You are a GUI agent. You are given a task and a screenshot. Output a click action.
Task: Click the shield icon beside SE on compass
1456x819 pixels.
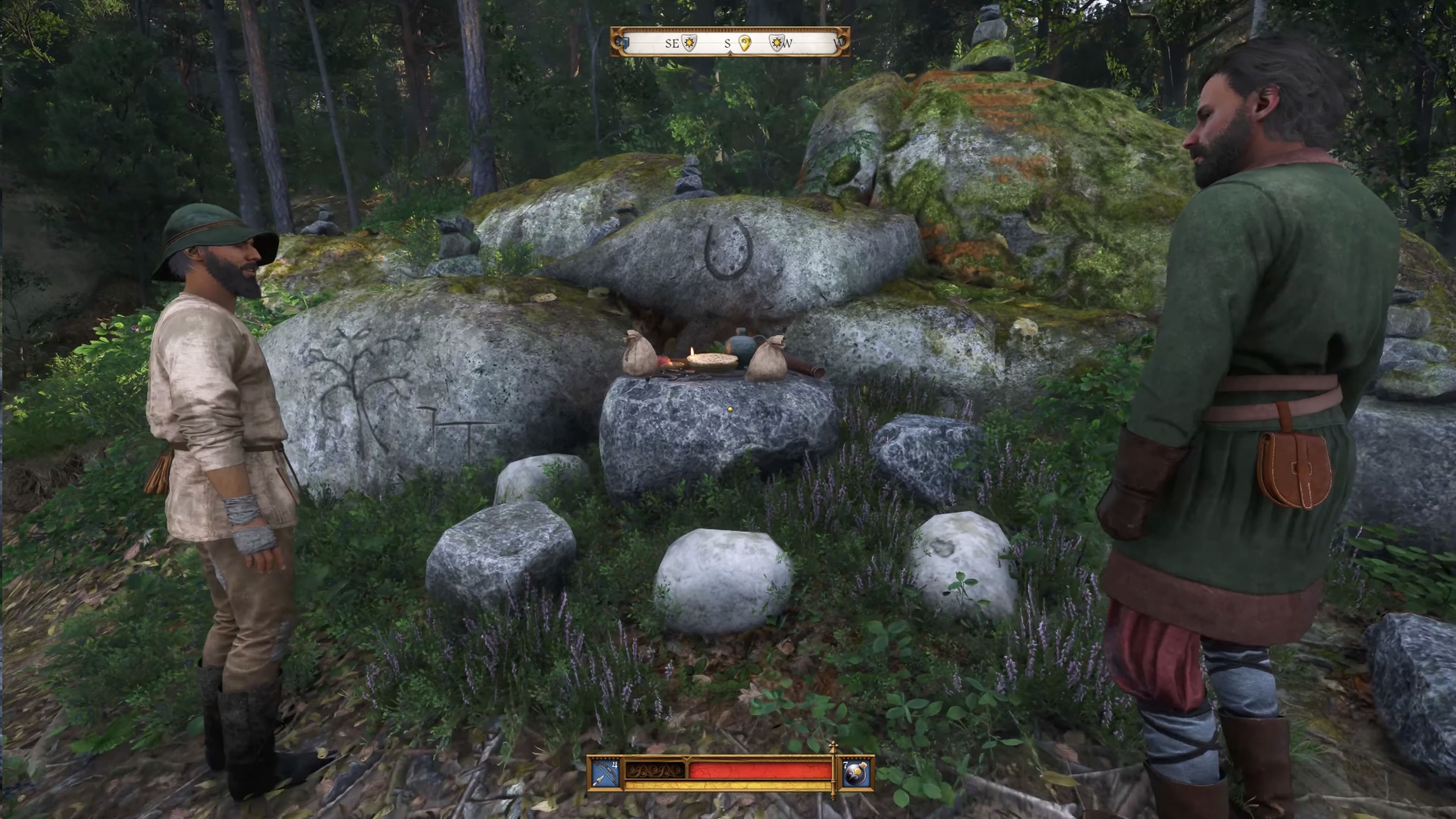click(x=690, y=44)
